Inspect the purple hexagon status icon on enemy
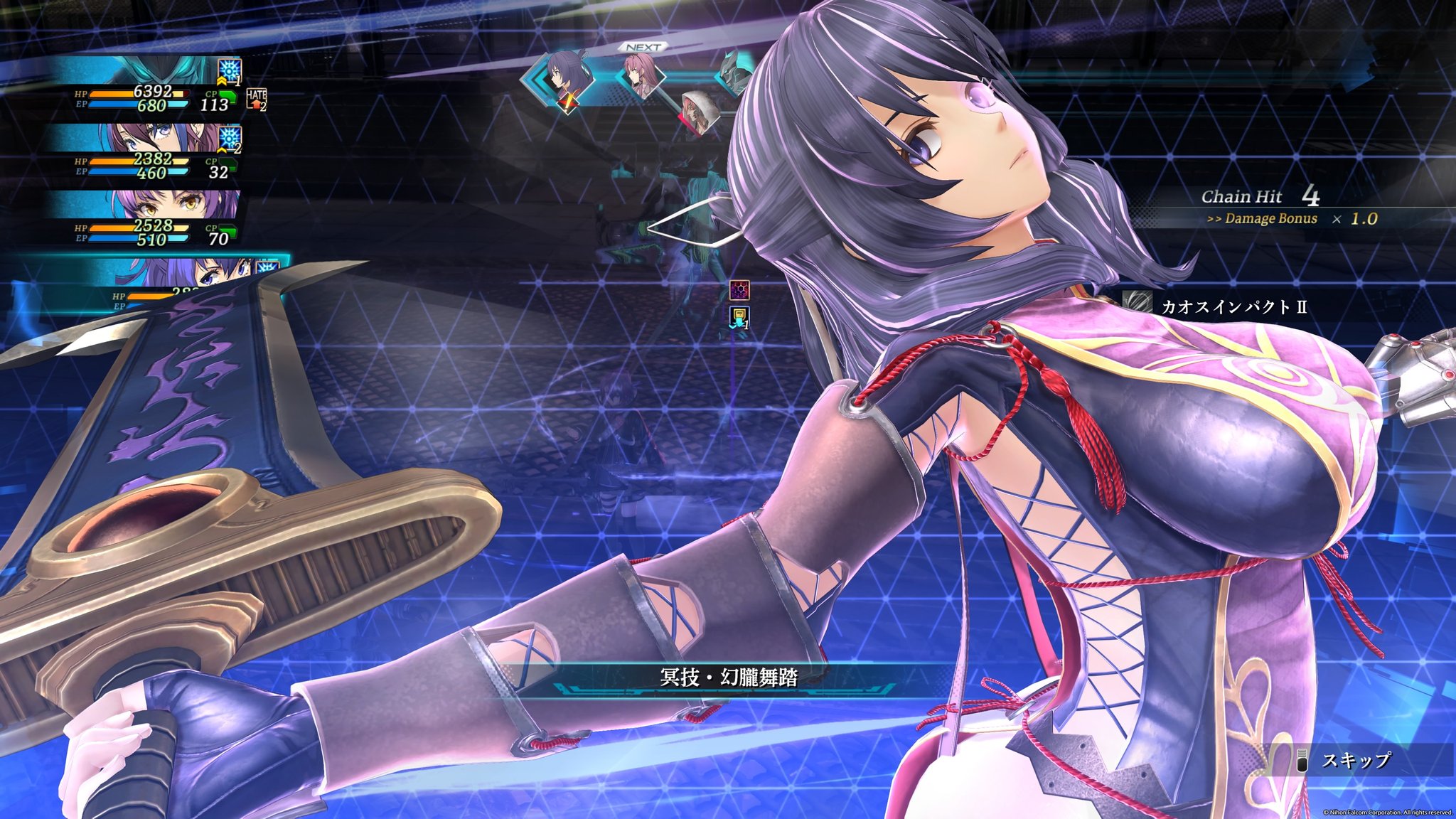 [739, 290]
